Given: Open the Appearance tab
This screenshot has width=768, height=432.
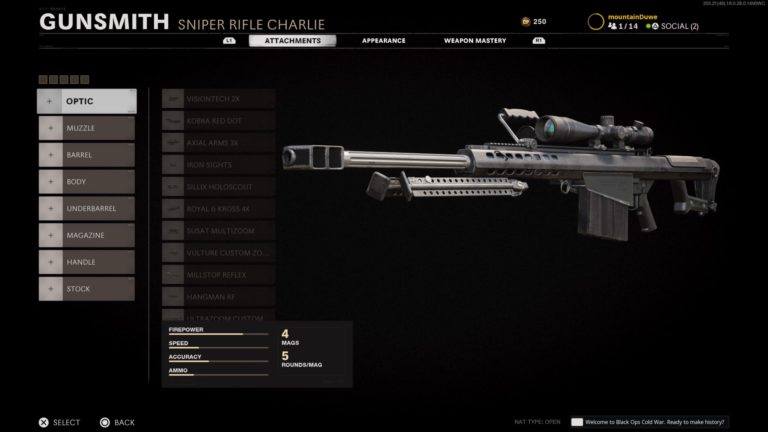Looking at the screenshot, I should click(384, 40).
